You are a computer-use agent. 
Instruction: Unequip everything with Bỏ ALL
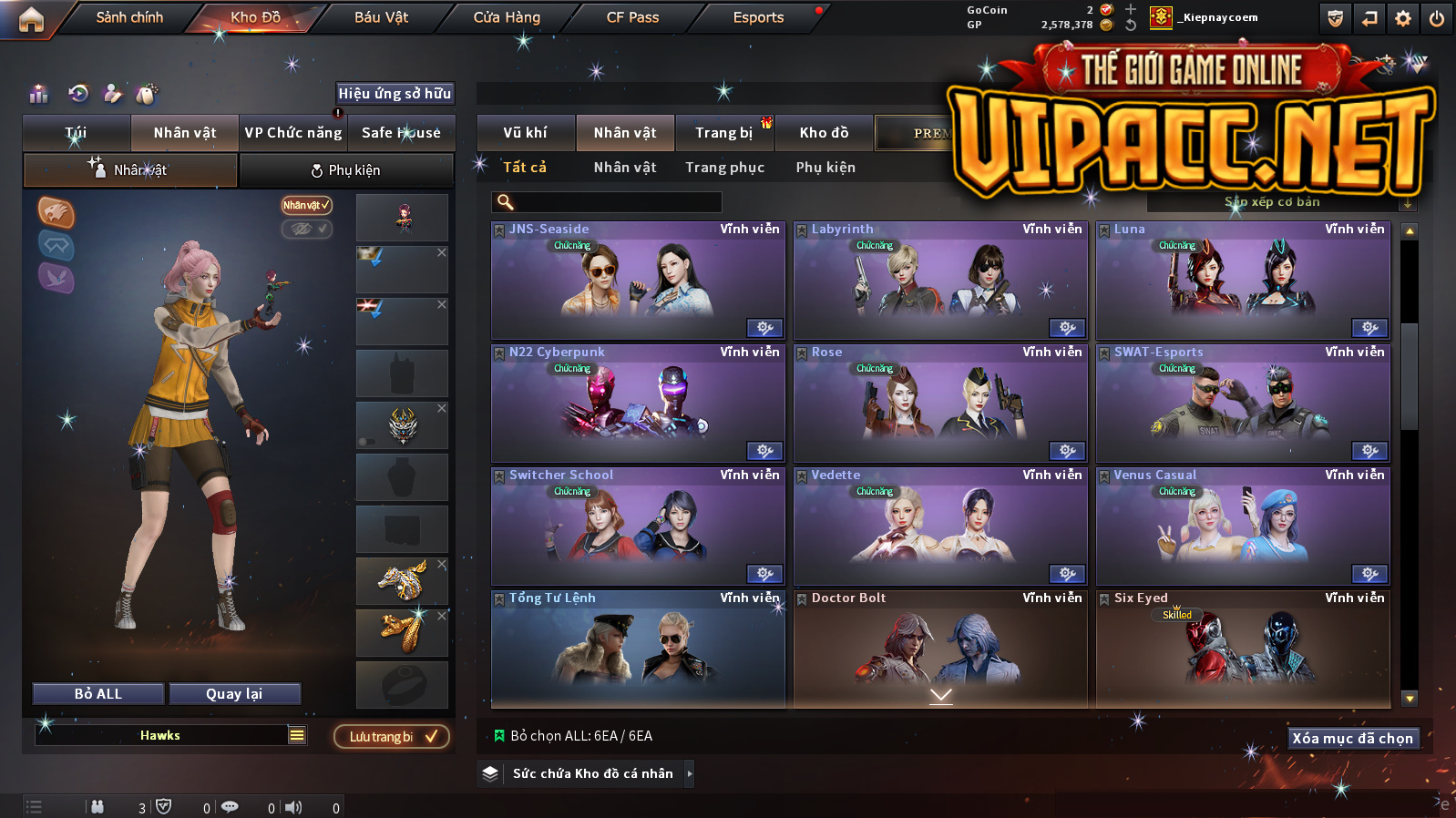click(x=98, y=694)
